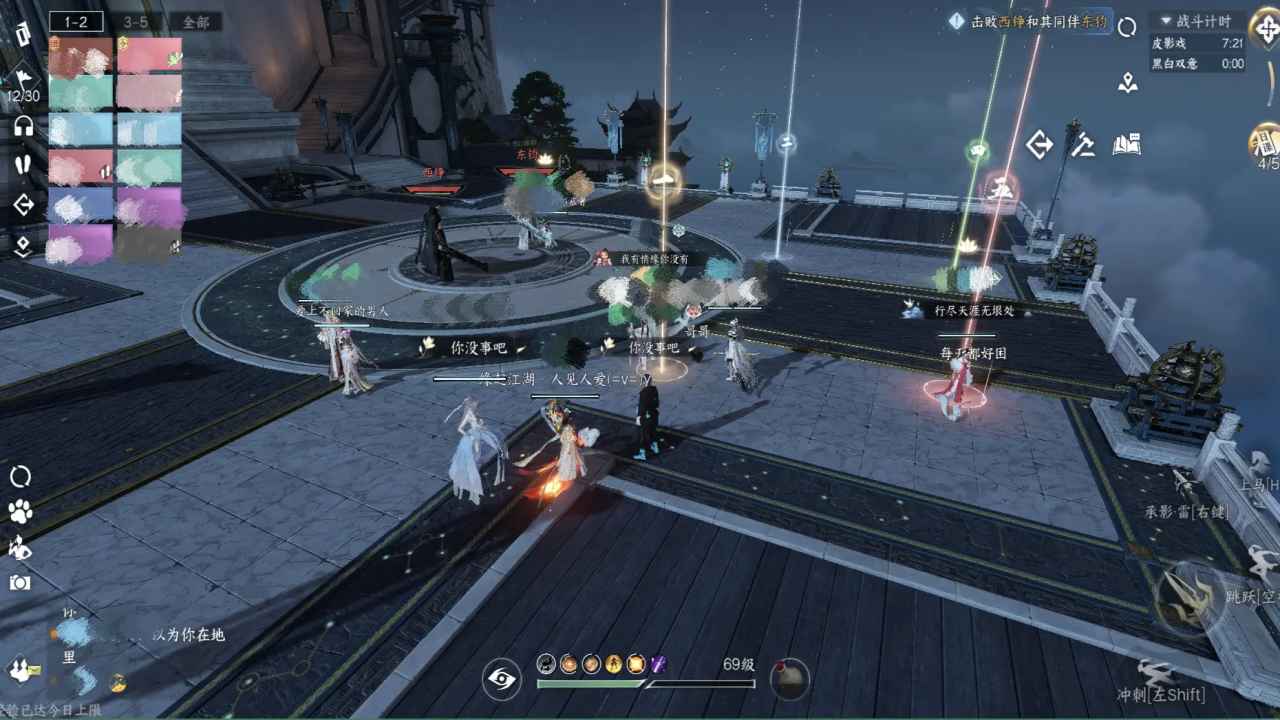Click the refresh circle beside the objective

click(1127, 27)
